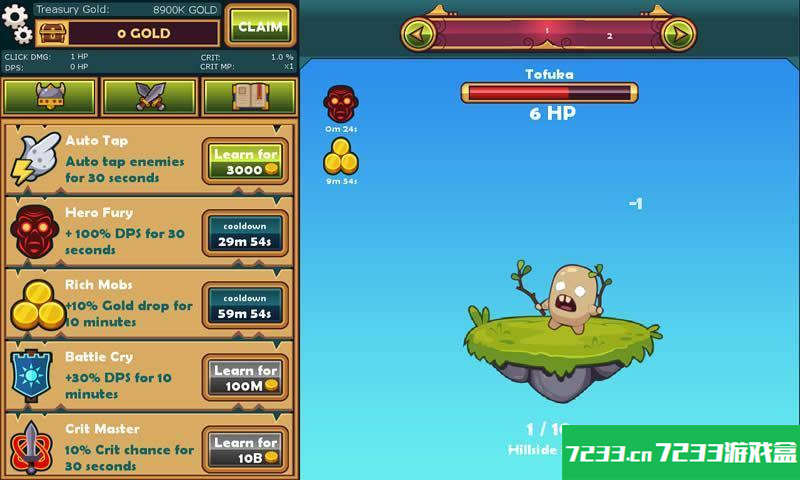Advance with the next stage arrow

click(678, 35)
